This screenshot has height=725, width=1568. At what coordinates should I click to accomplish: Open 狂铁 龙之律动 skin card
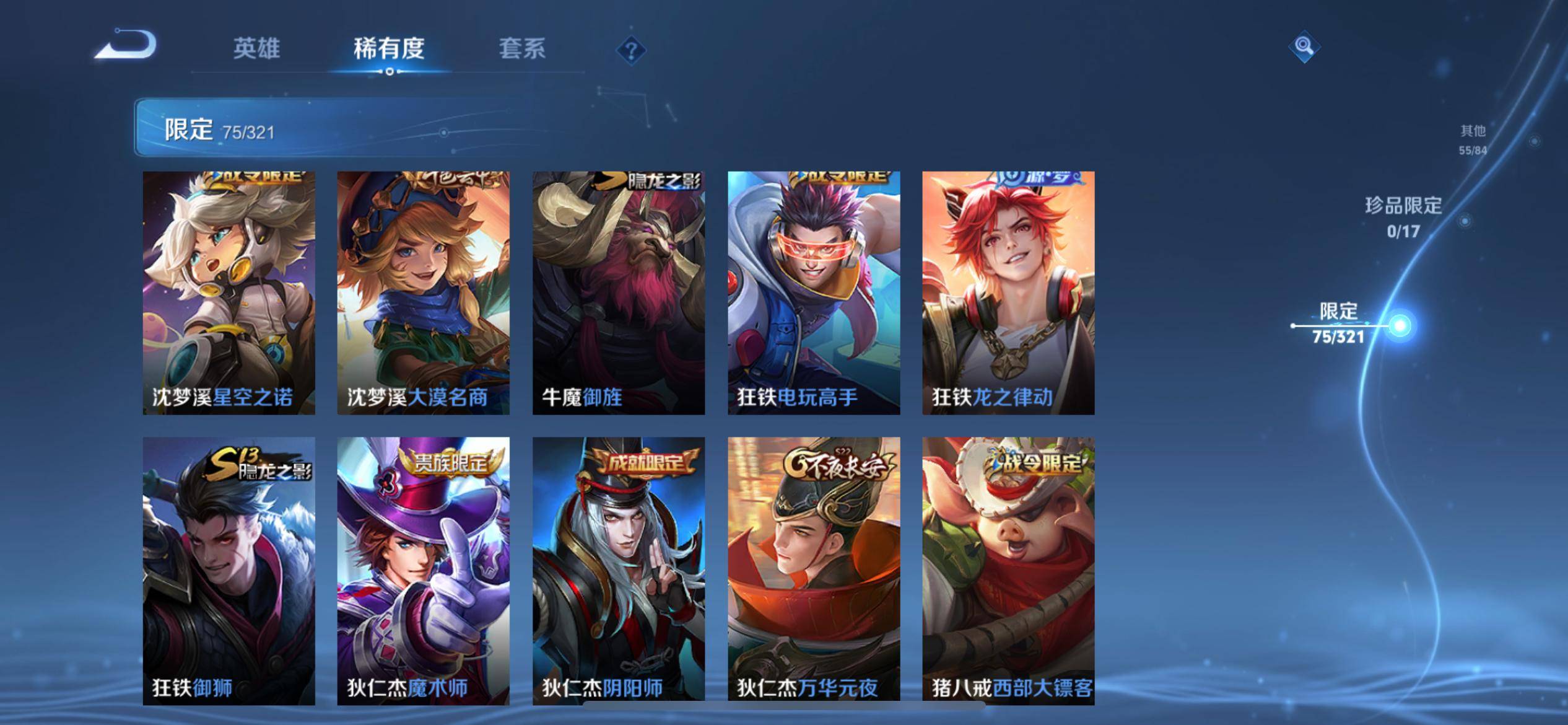click(1008, 292)
